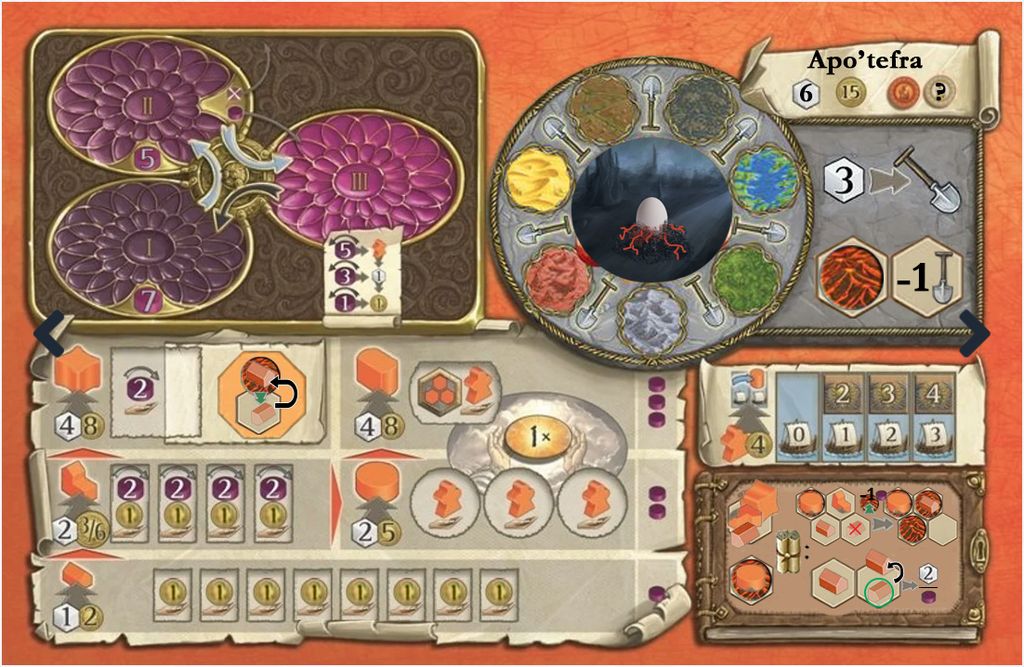Select the yellow desert terrain on the wheel
This screenshot has height=667, width=1024.
coord(543,181)
